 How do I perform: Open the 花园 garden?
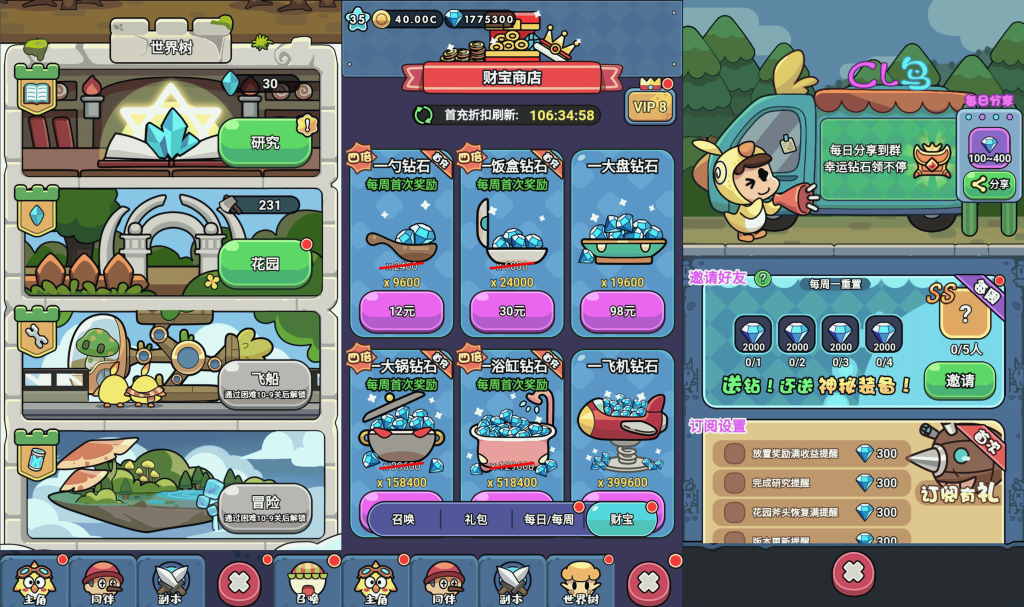click(x=264, y=264)
